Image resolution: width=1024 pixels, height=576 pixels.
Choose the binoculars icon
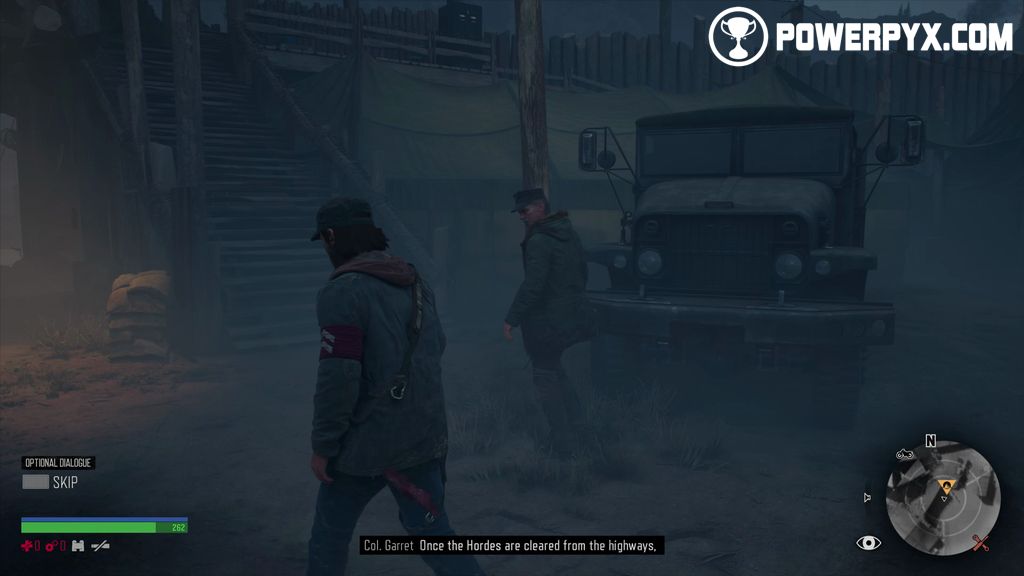point(77,546)
